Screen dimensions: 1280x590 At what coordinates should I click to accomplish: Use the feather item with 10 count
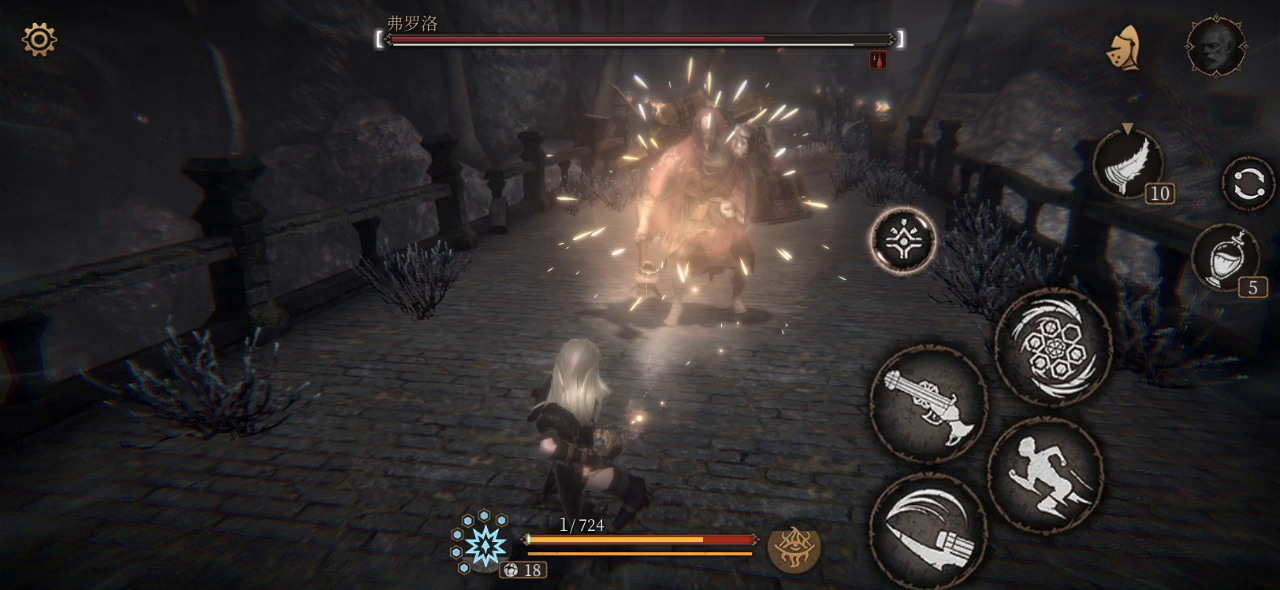[1129, 163]
